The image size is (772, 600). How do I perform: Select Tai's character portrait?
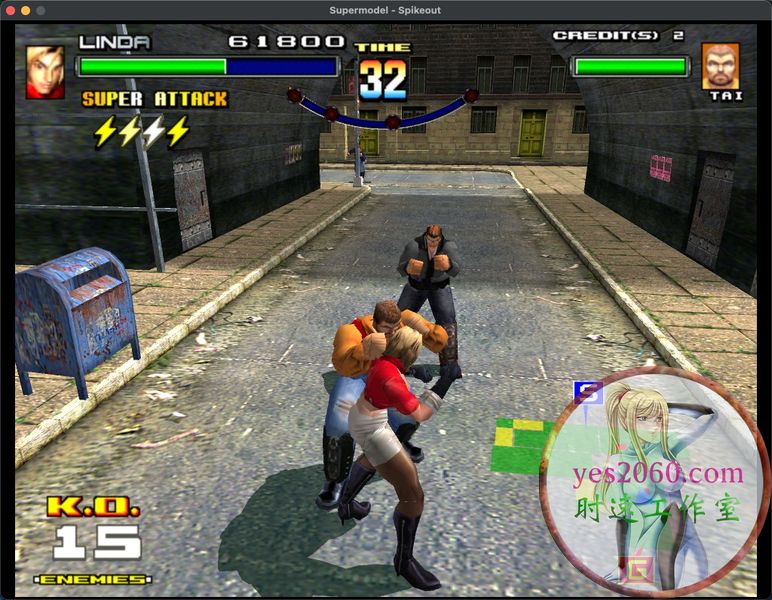[720, 65]
